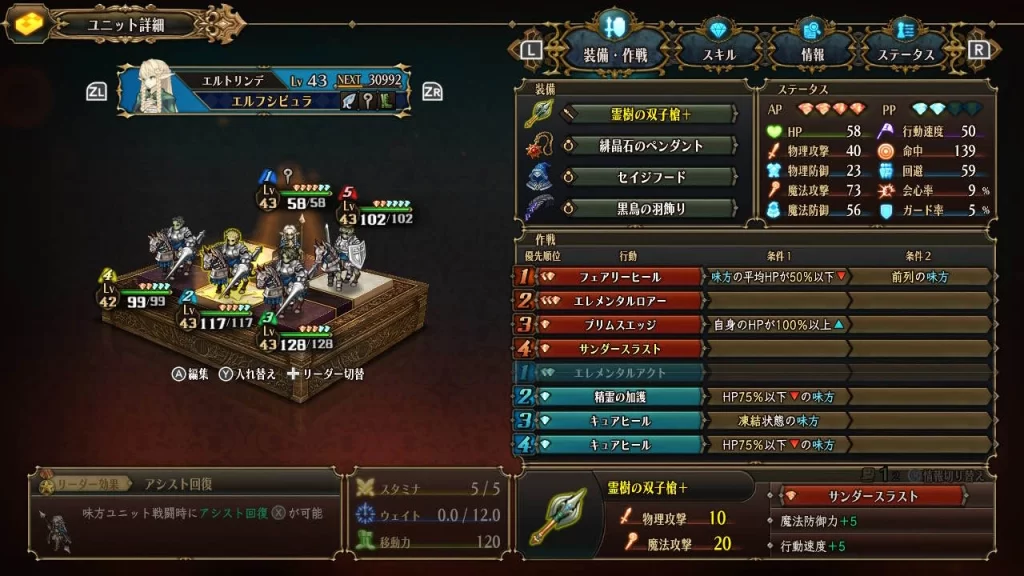Select the 霊樹の双子槍+ weapon slot

(652, 114)
